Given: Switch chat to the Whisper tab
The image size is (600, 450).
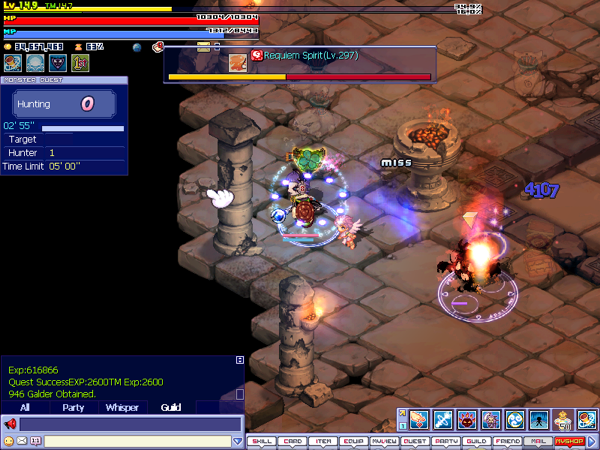Looking at the screenshot, I should (x=122, y=408).
